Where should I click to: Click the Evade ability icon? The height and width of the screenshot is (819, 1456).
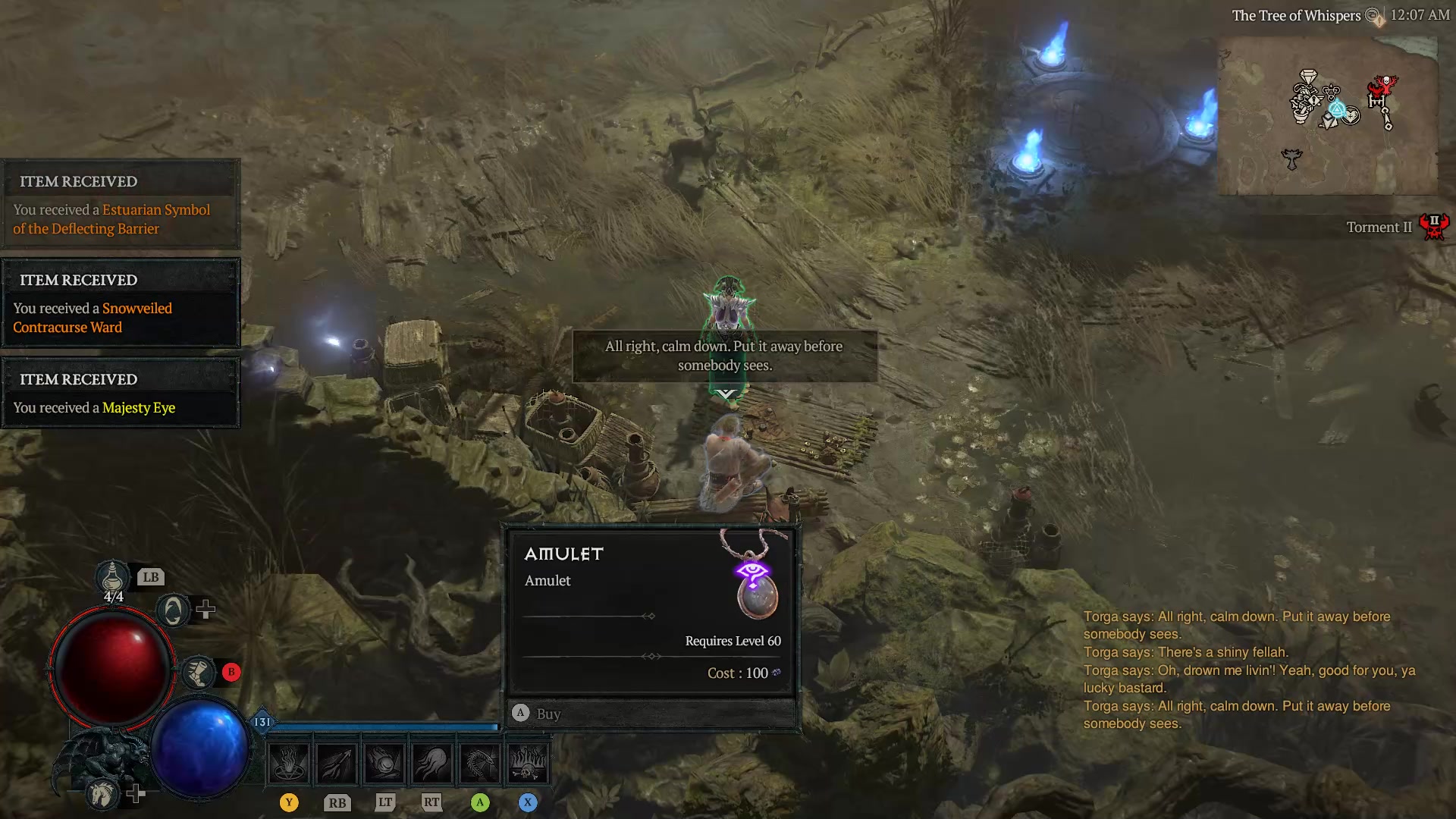pyautogui.click(x=173, y=608)
